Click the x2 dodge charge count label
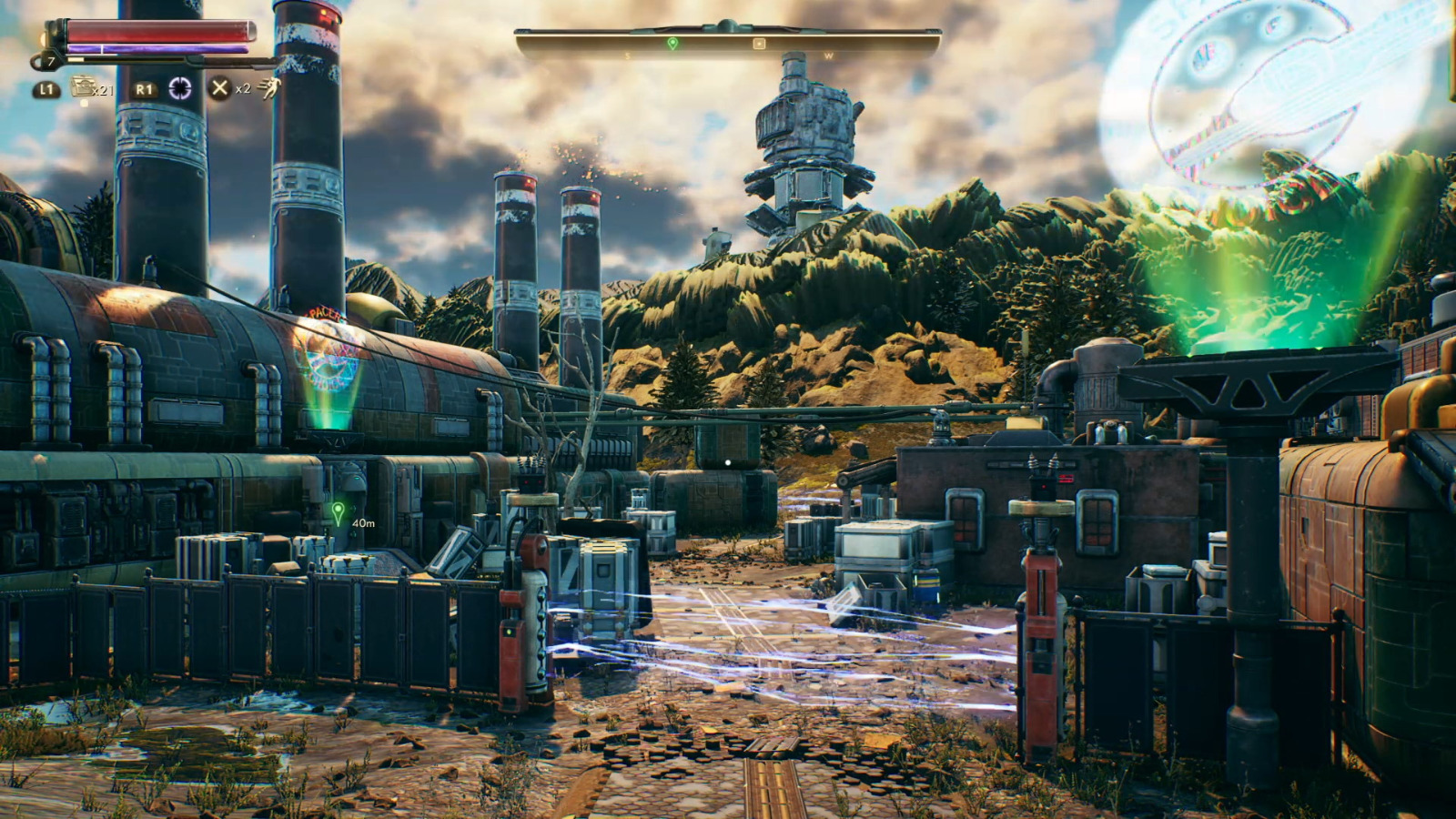 [243, 89]
